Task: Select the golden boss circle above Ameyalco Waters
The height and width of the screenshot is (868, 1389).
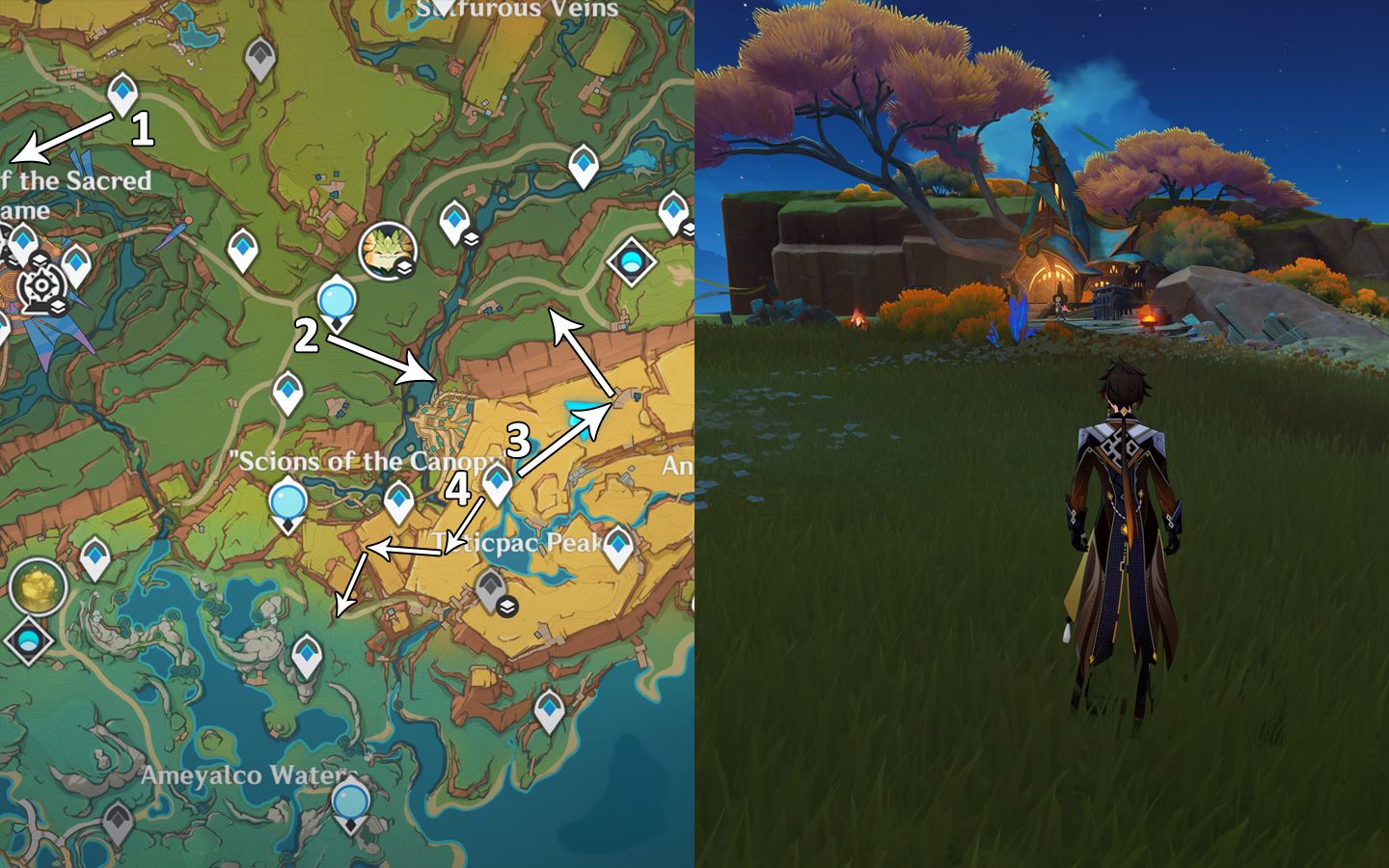Action: [x=36, y=588]
